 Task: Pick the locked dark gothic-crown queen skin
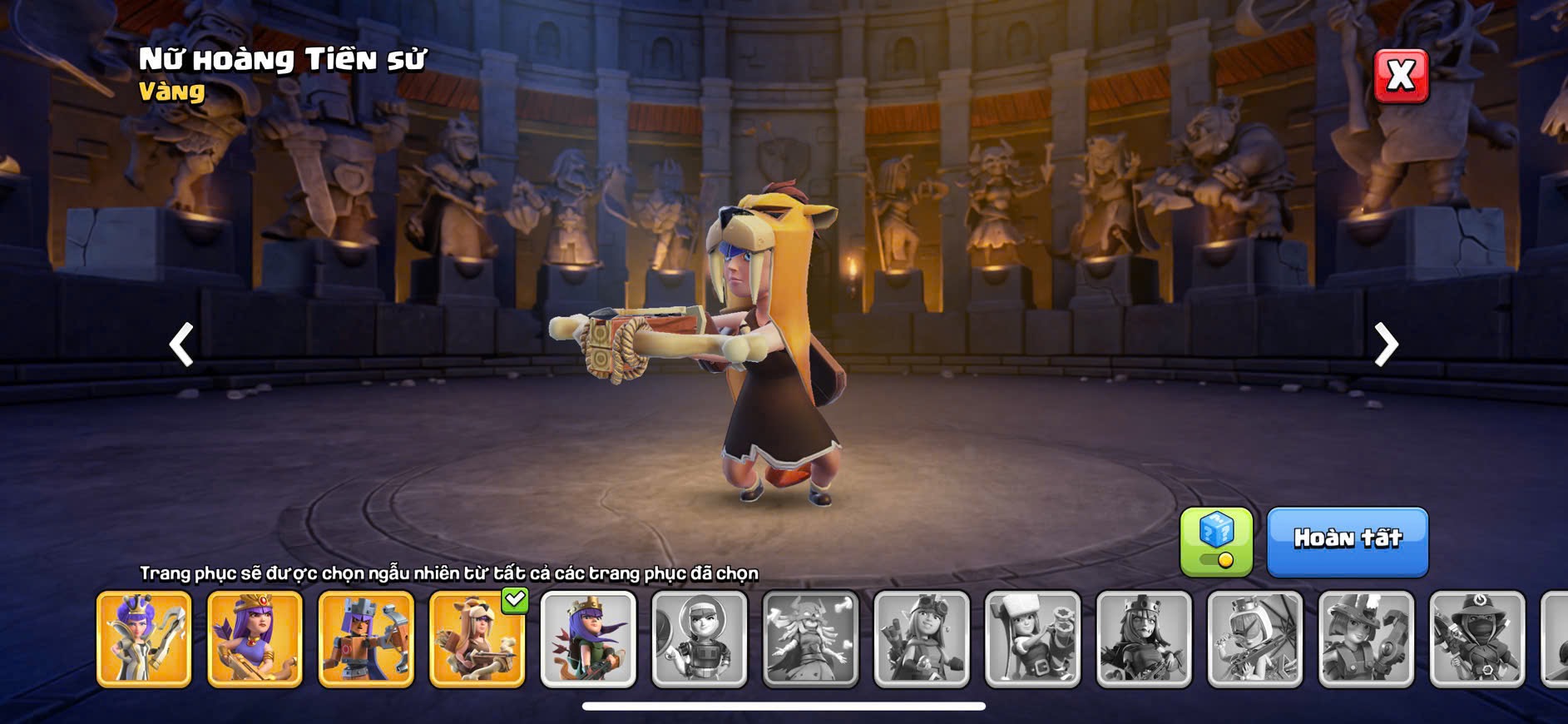pos(1144,639)
